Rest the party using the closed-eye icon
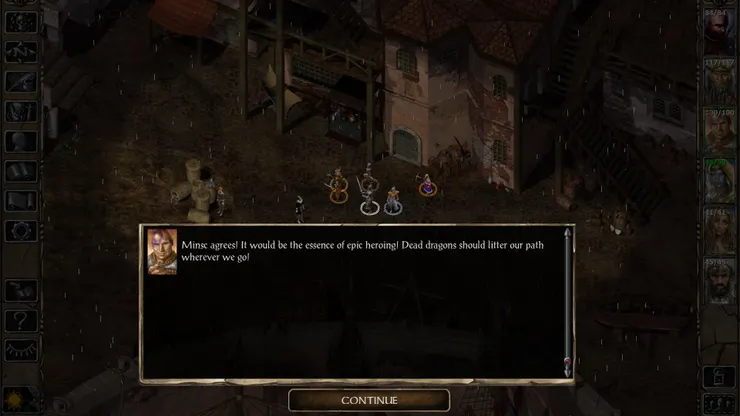Viewport: 740px width, 416px height. point(21,349)
